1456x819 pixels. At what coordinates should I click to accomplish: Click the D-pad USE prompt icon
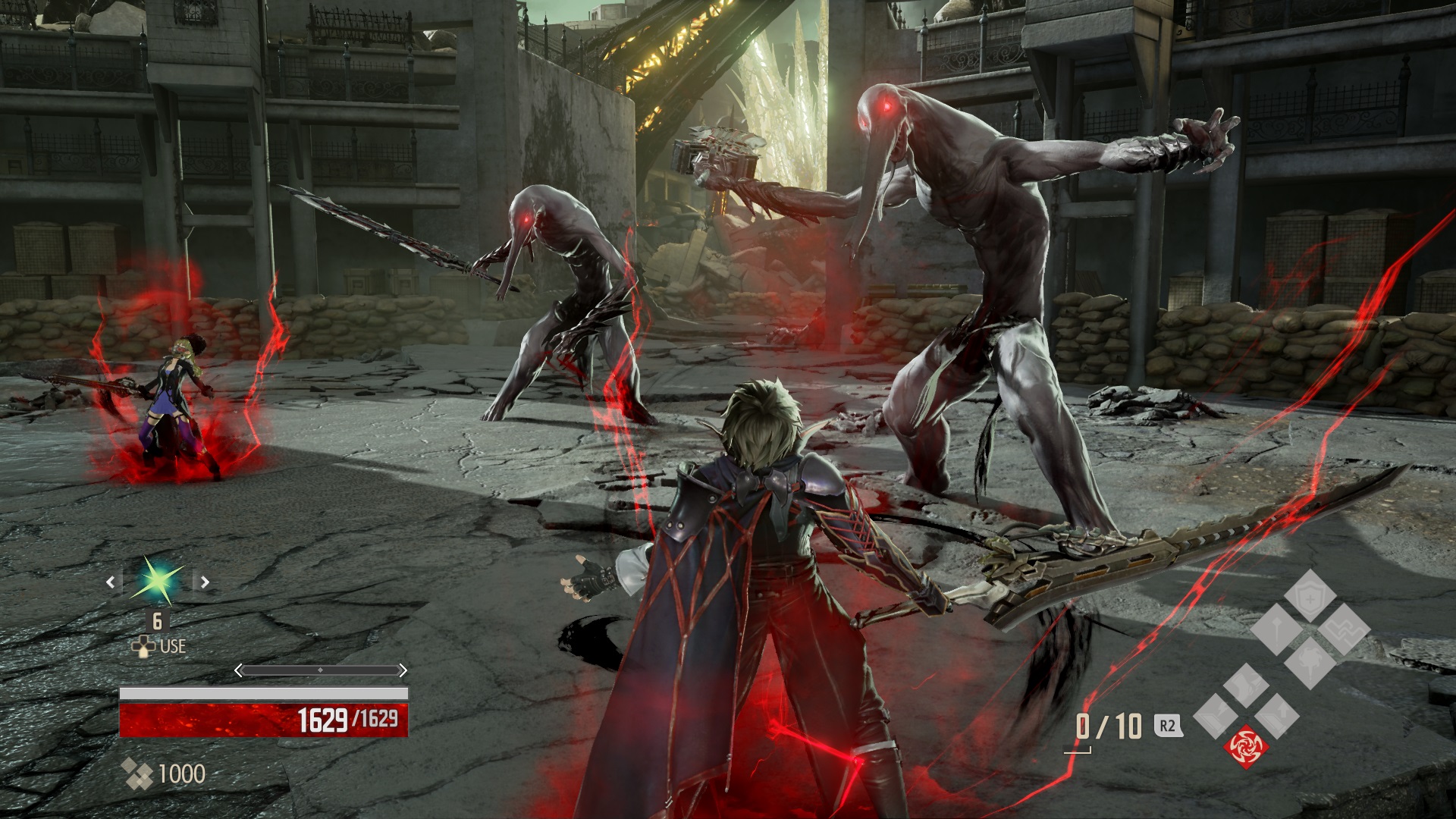pyautogui.click(x=143, y=646)
